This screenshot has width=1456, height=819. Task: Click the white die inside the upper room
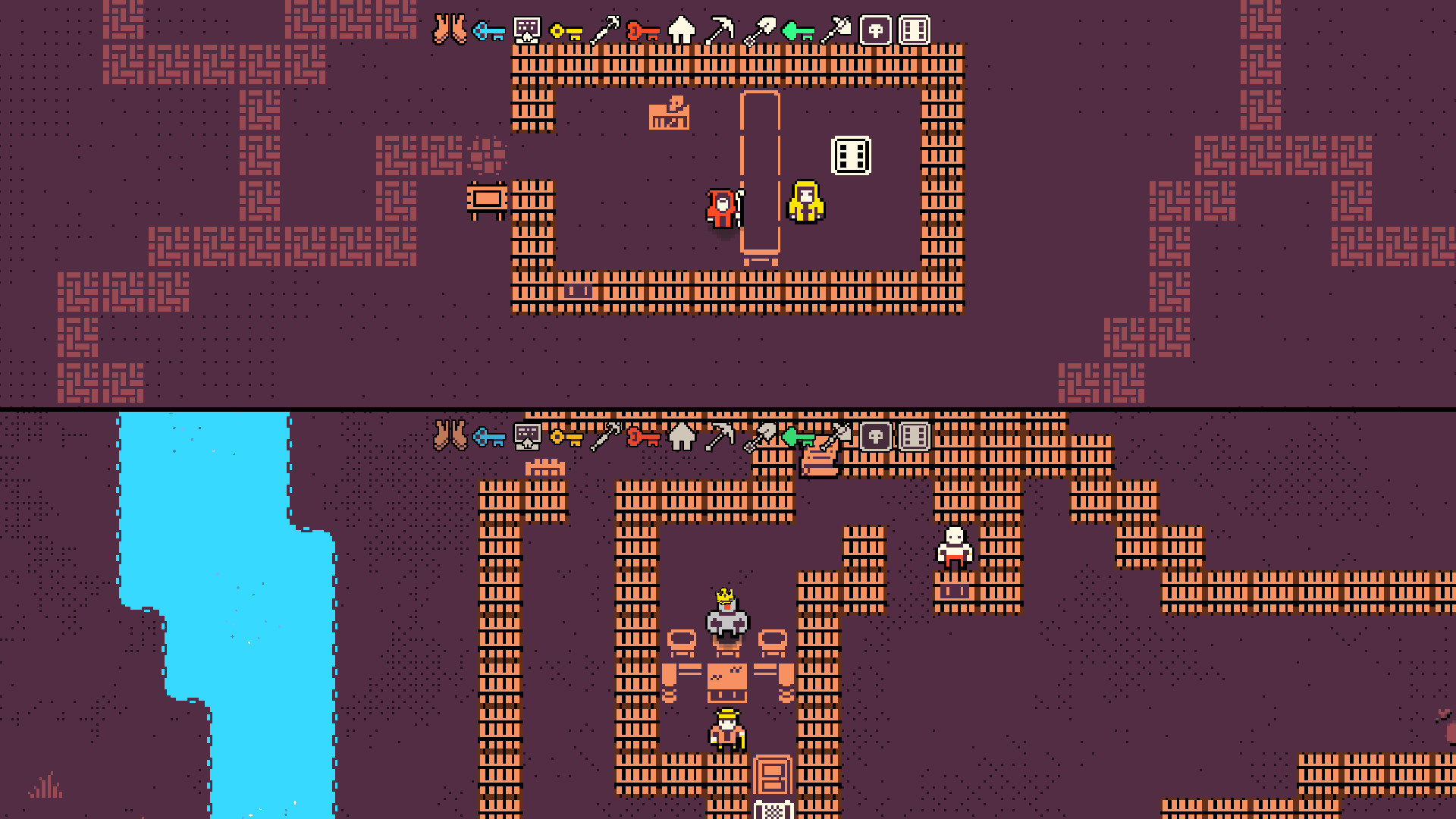[851, 155]
